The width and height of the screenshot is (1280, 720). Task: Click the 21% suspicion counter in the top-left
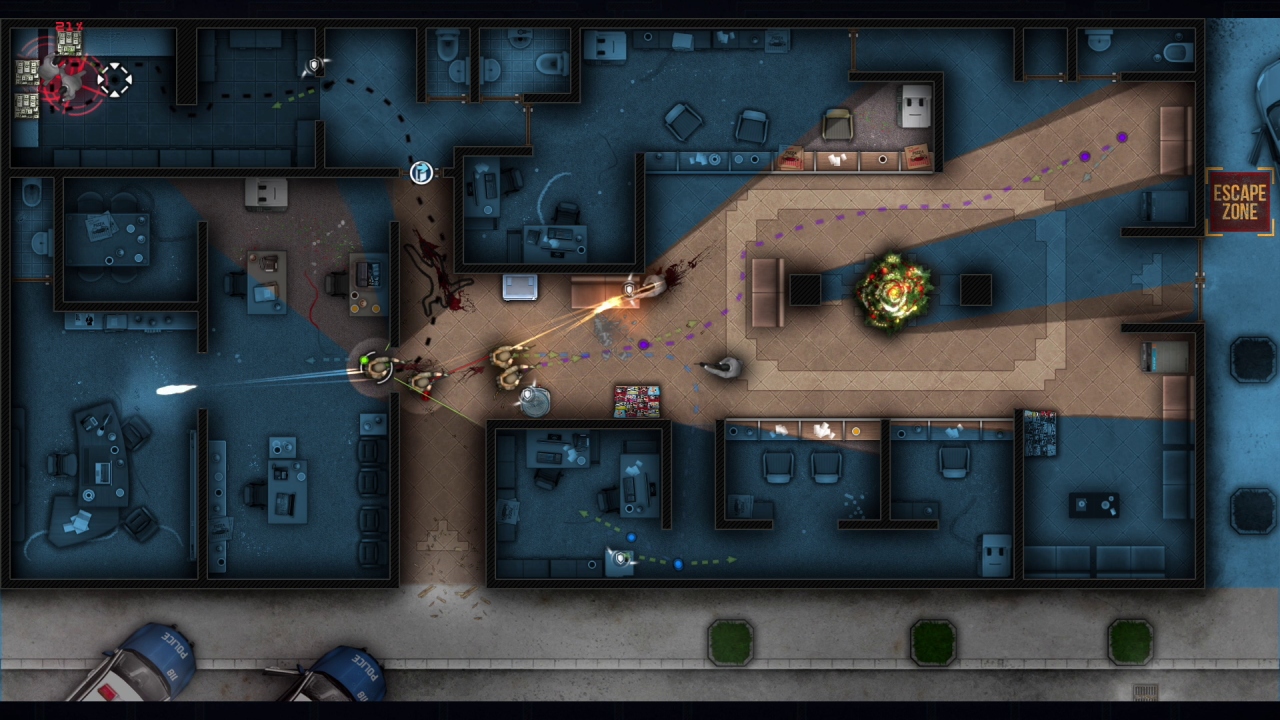[70, 26]
